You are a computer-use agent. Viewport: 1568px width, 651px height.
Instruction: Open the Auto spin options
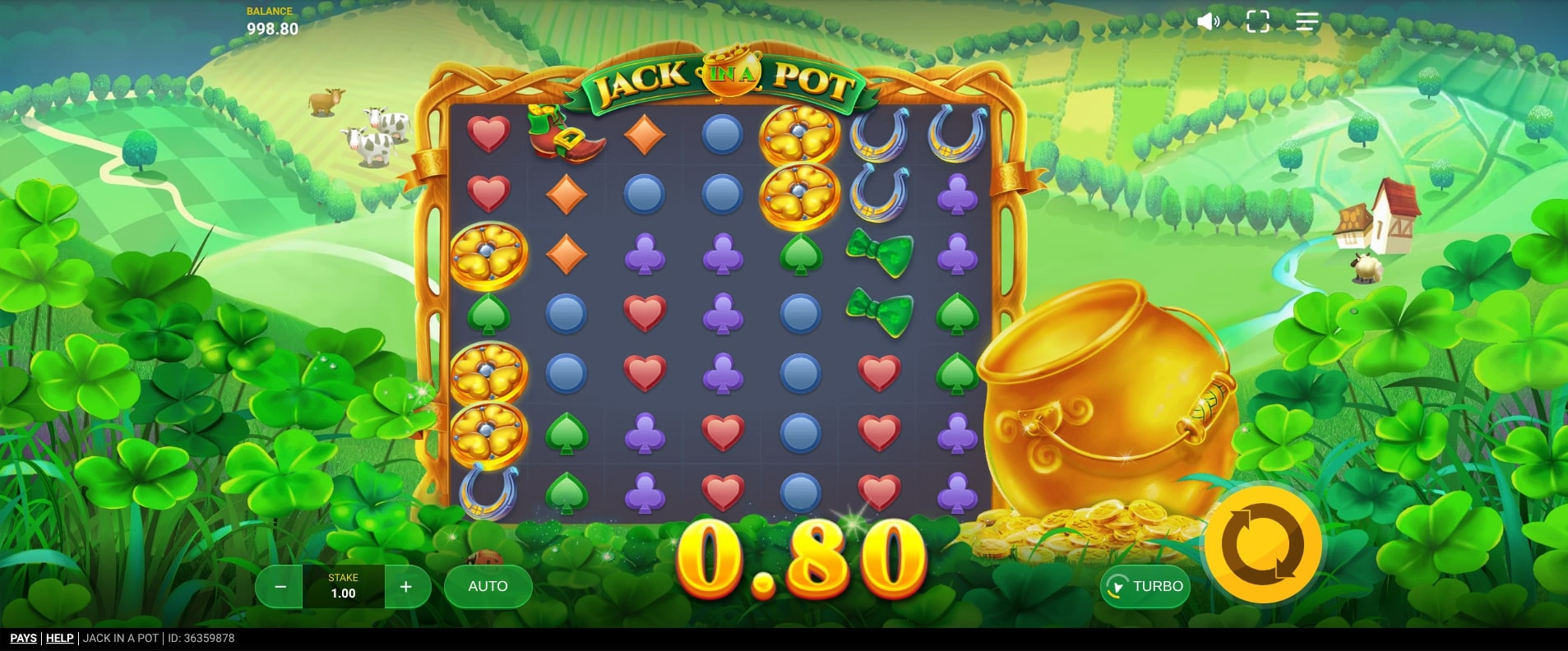[x=488, y=586]
